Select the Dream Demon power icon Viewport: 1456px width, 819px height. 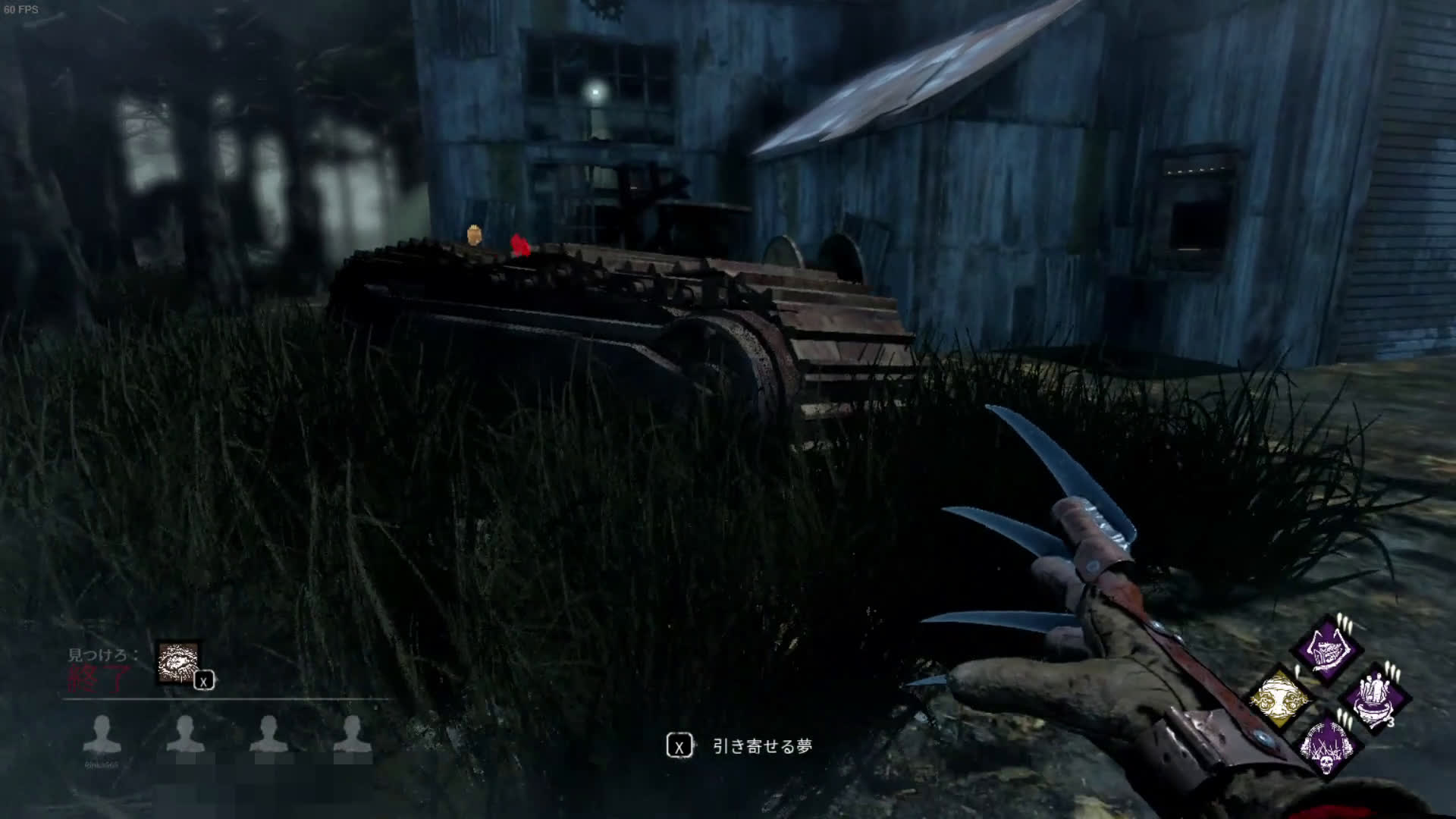pos(178,662)
